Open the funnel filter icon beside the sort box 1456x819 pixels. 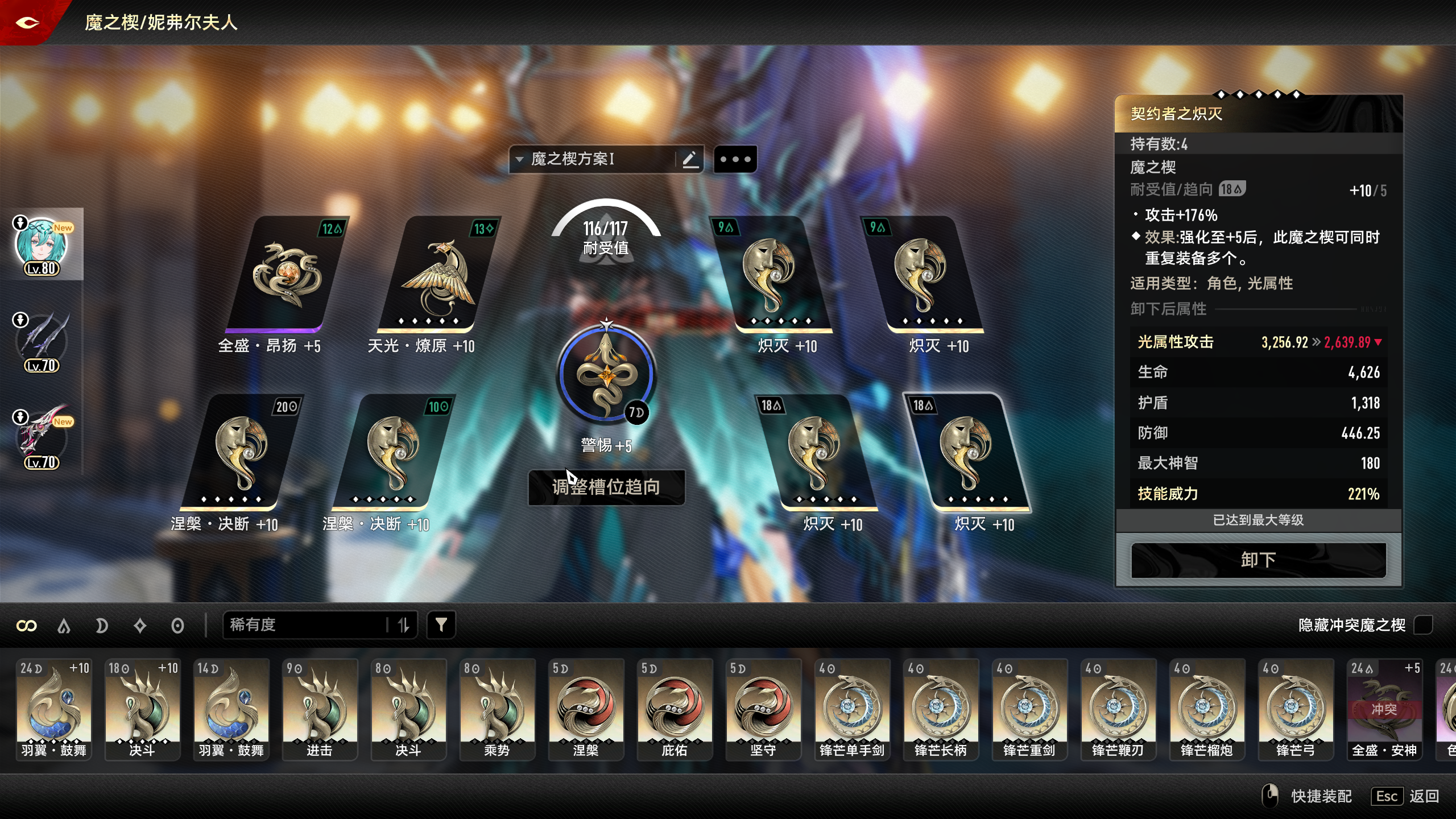(x=442, y=624)
